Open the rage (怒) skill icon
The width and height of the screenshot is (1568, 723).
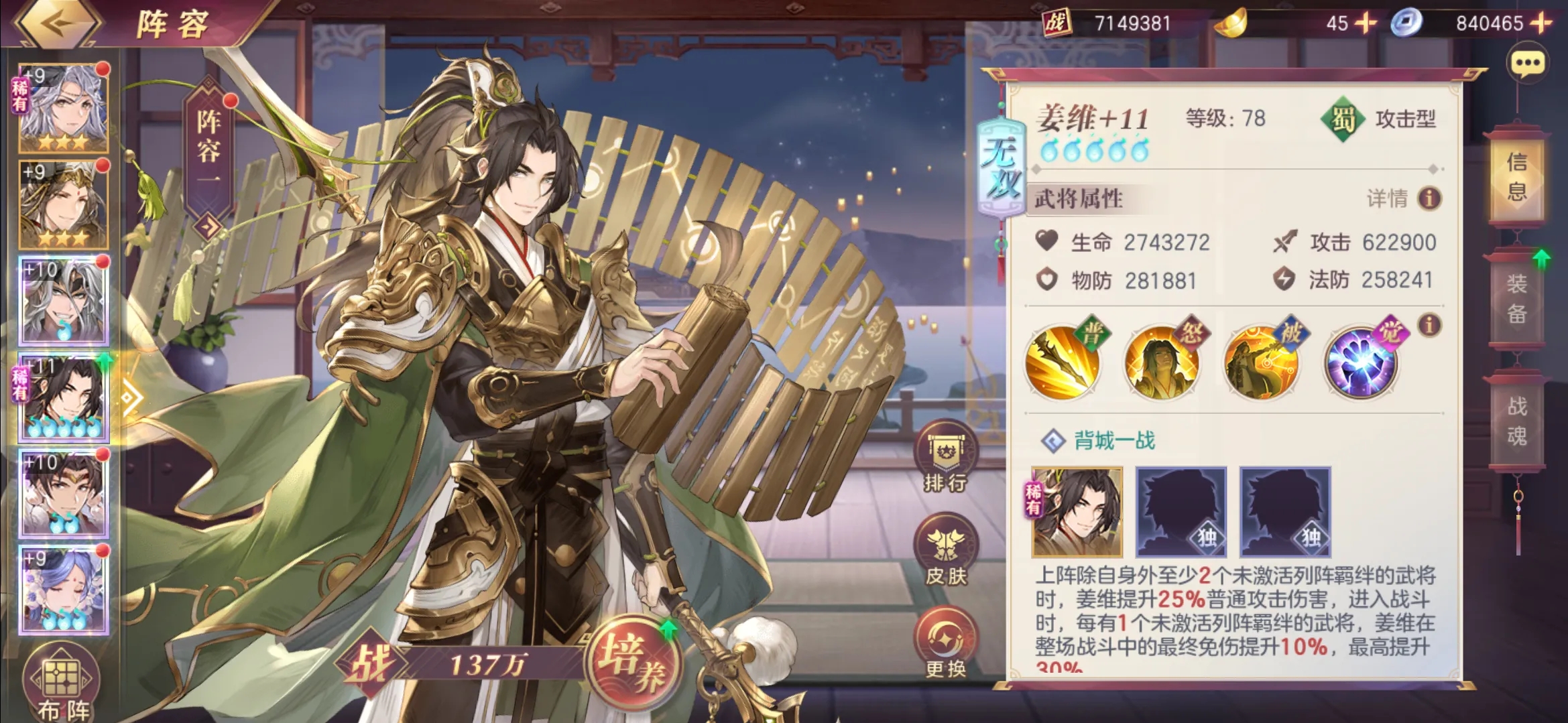point(1161,363)
